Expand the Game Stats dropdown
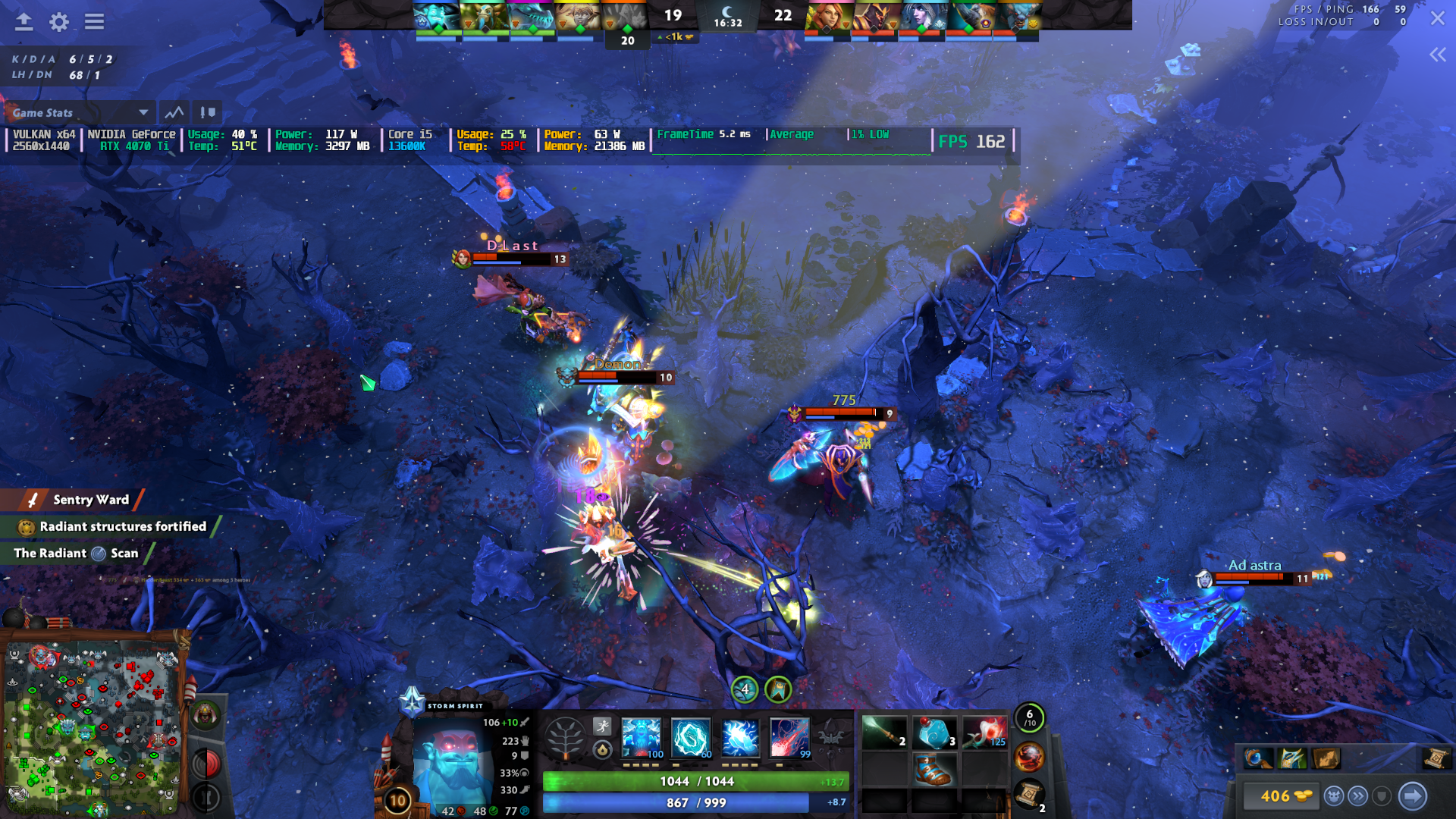This screenshot has height=819, width=1456. (143, 113)
